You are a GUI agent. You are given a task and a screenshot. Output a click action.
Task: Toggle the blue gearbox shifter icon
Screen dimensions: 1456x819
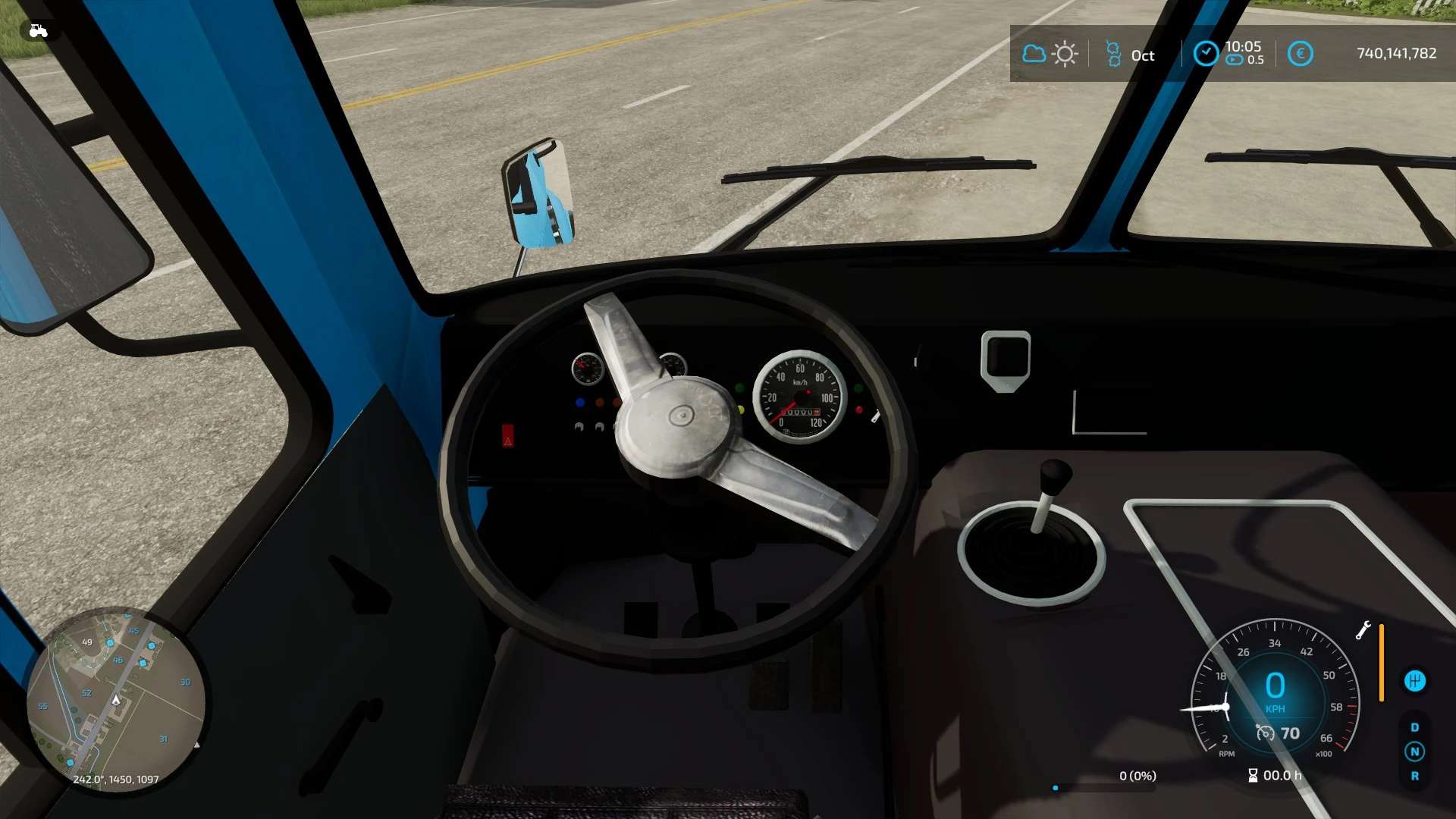point(1414,681)
